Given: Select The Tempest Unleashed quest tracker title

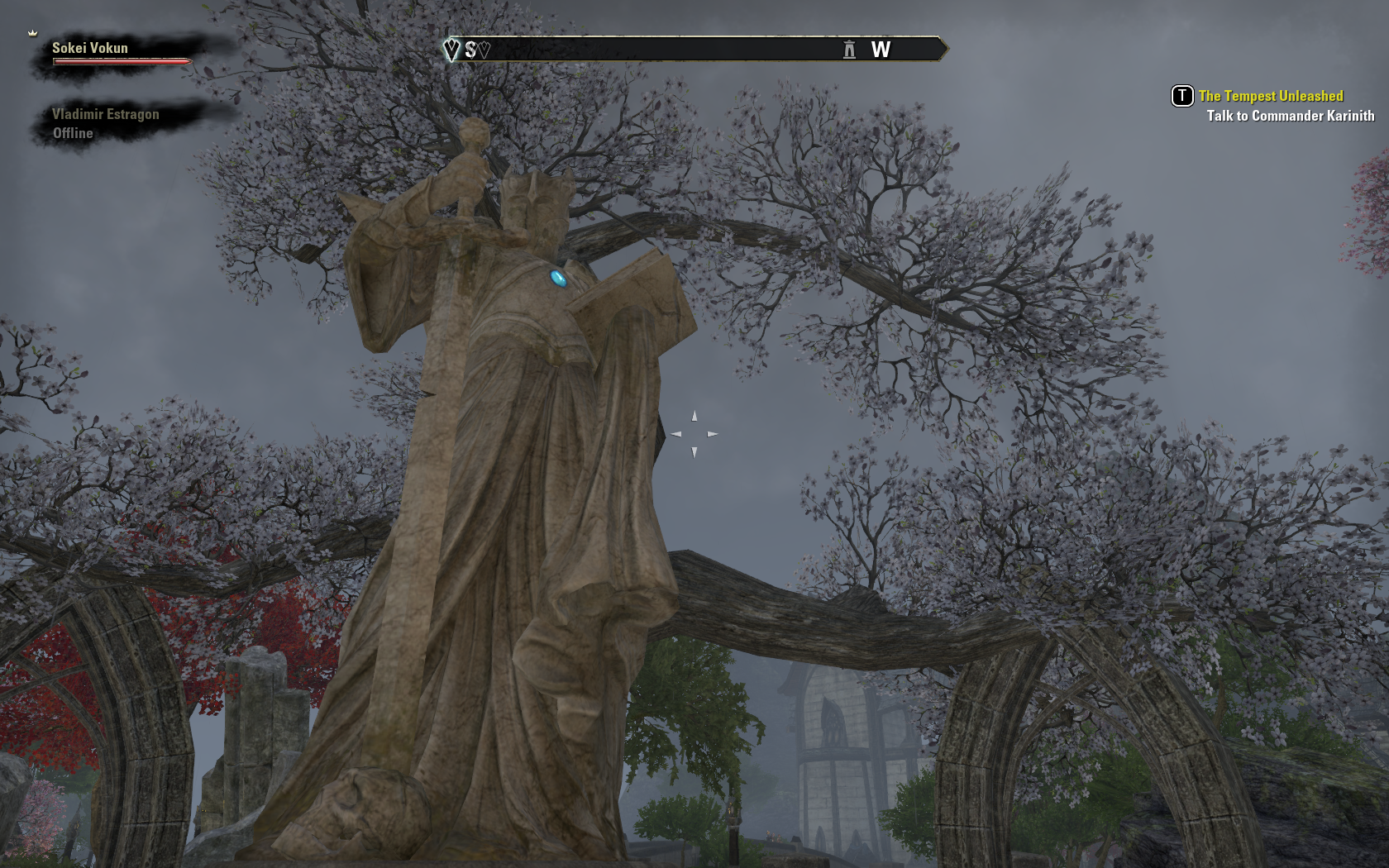Looking at the screenshot, I should pyautogui.click(x=1270, y=96).
